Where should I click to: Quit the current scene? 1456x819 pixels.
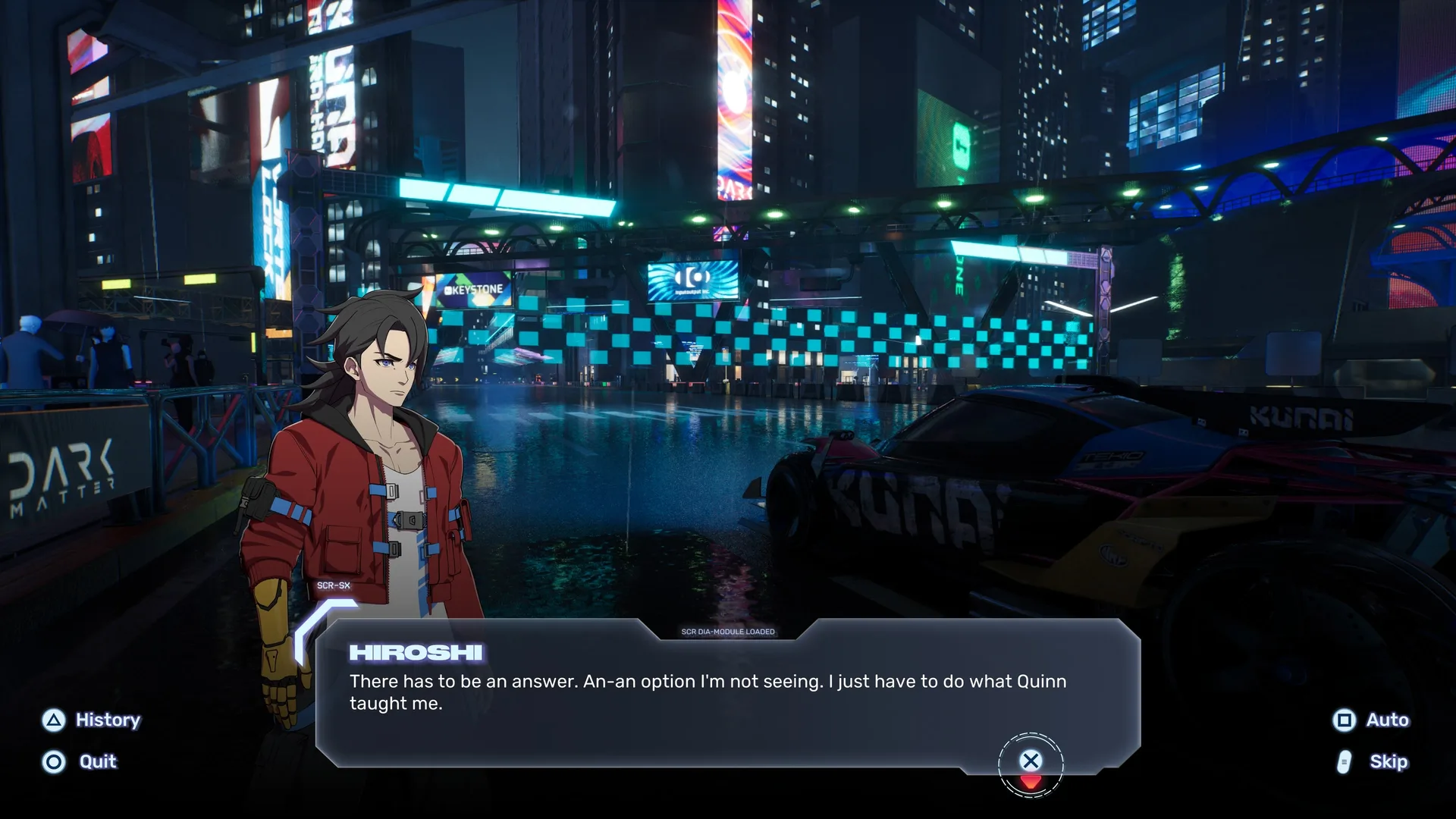(x=80, y=761)
